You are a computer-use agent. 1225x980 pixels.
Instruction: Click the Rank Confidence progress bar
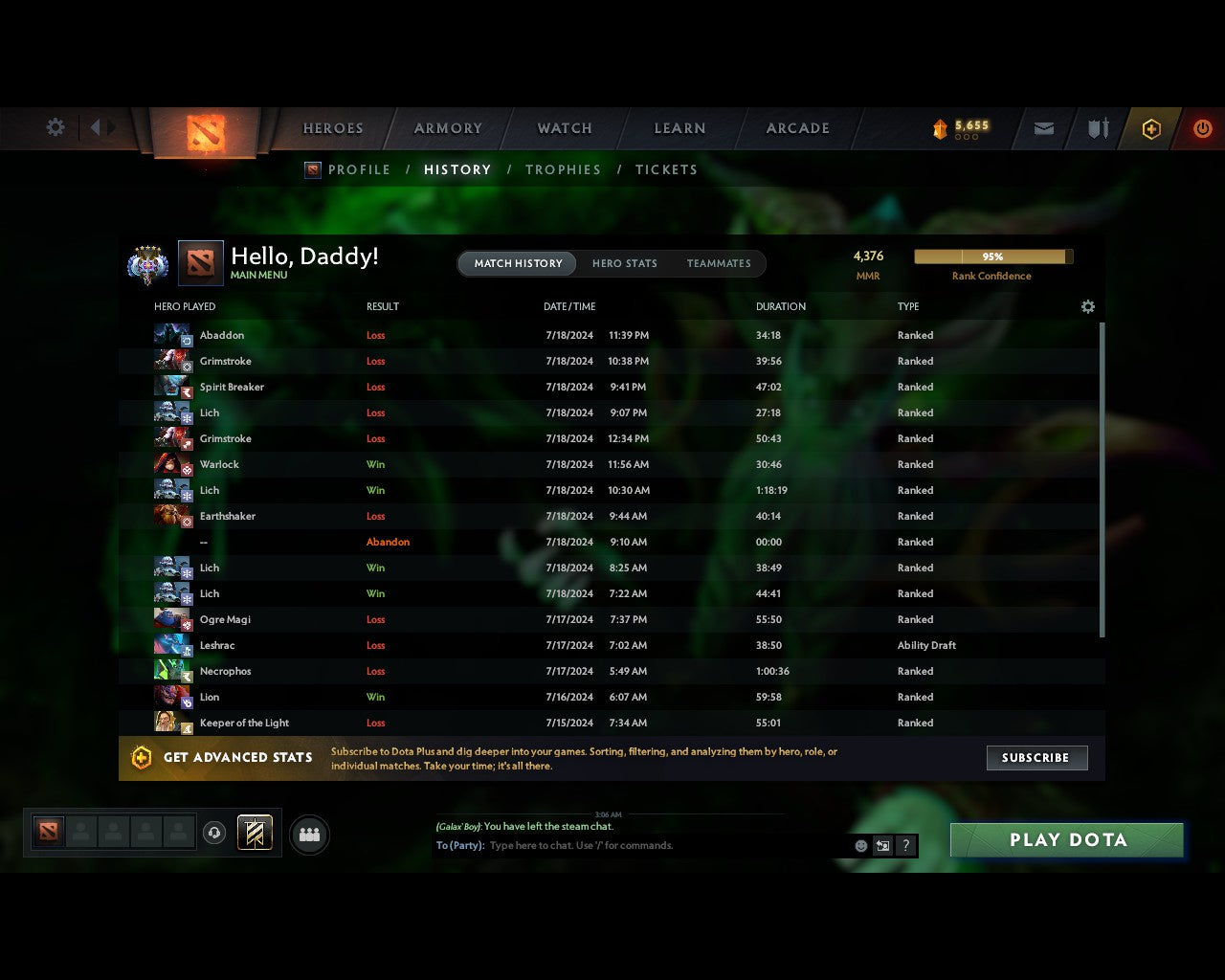click(992, 256)
